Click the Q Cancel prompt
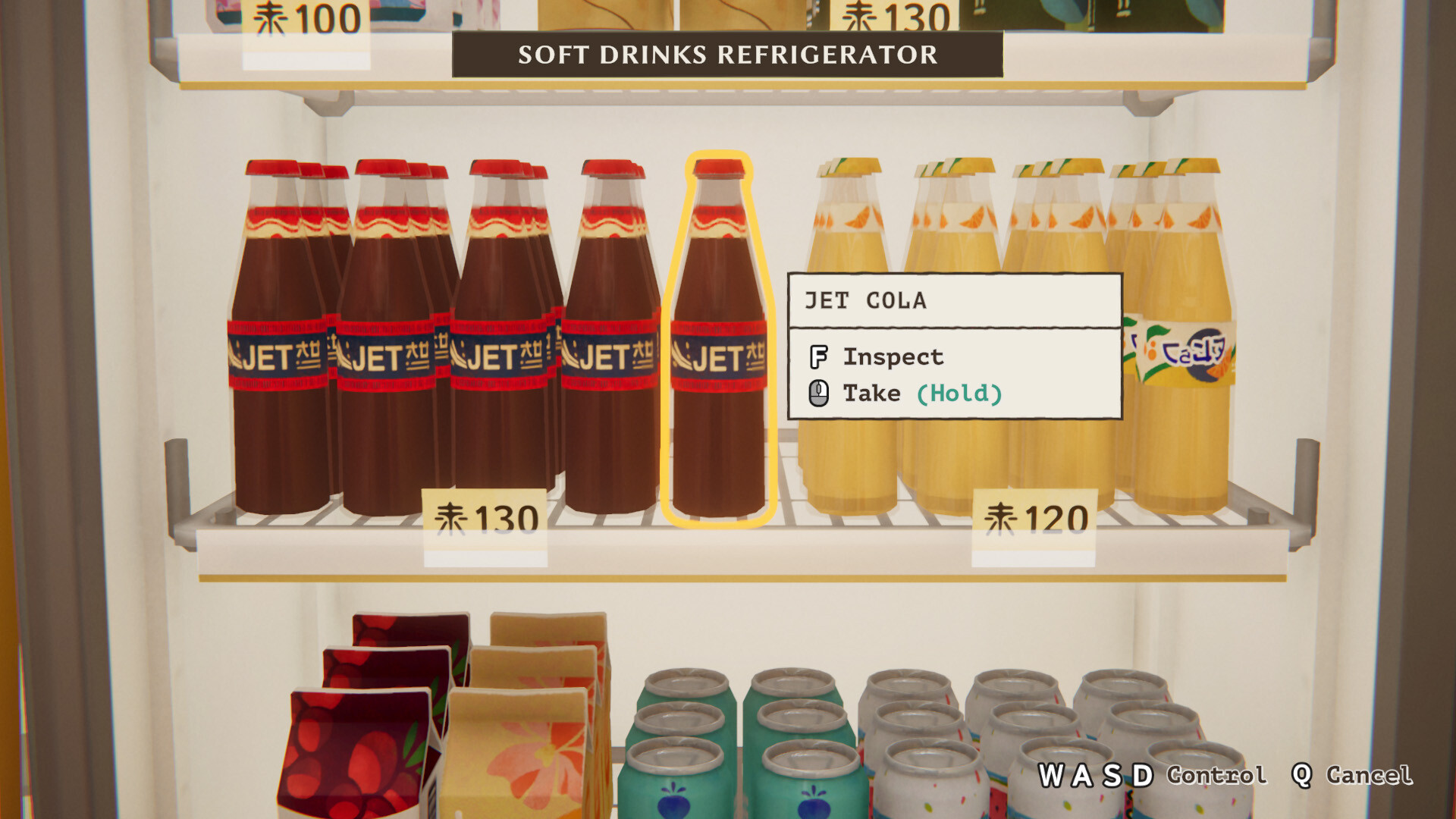The height and width of the screenshot is (819, 1456). pos(1354,775)
